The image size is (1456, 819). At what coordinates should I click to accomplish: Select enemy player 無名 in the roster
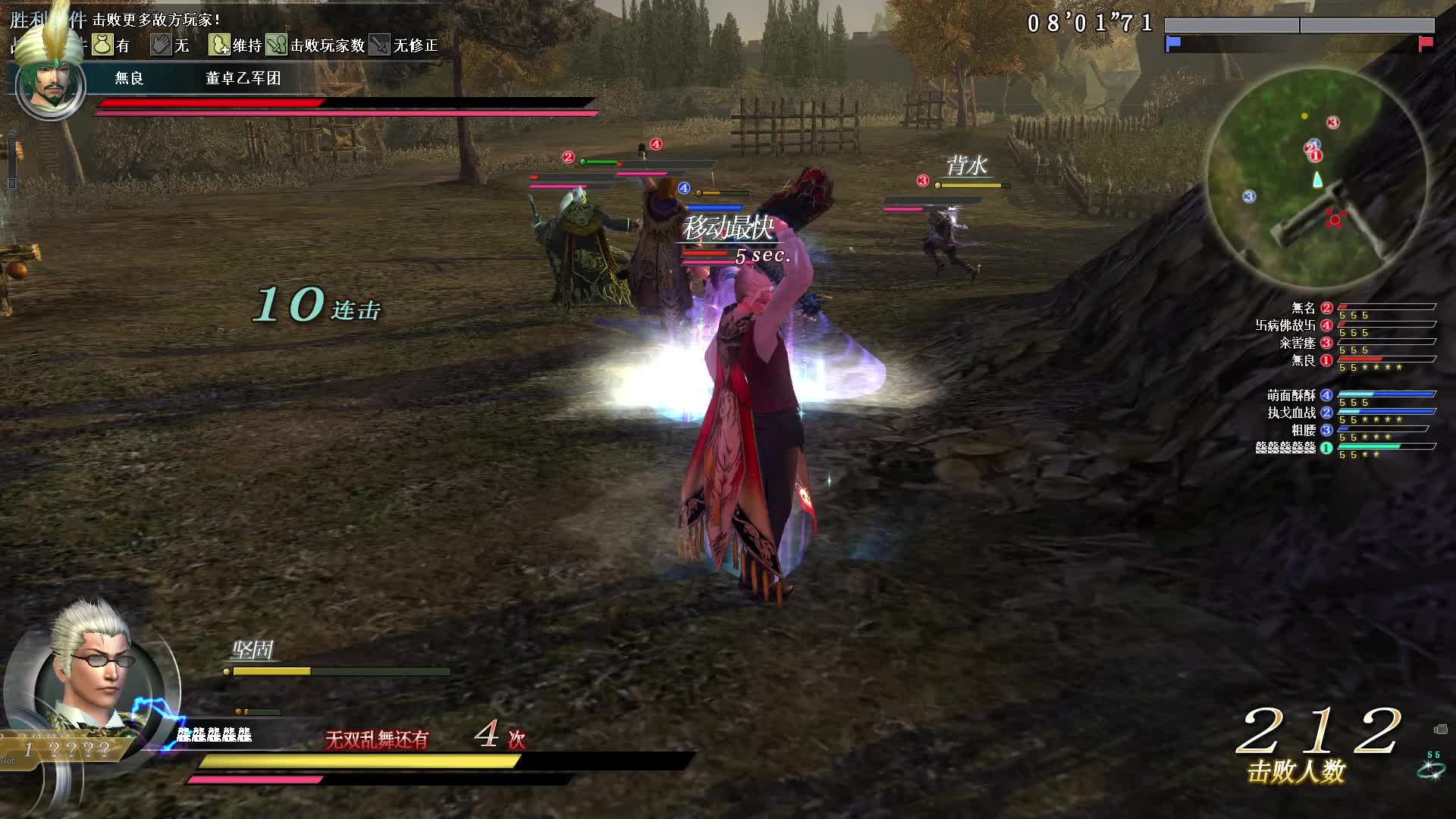[1304, 308]
